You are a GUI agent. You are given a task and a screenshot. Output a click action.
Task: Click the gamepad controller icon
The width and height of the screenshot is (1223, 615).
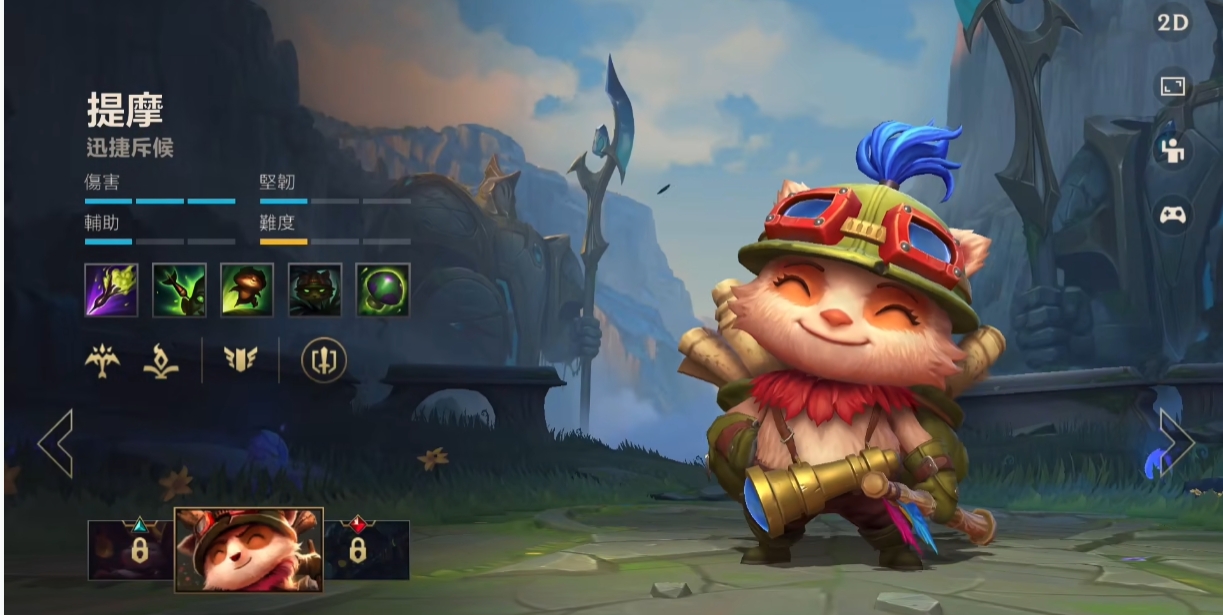(x=1172, y=215)
